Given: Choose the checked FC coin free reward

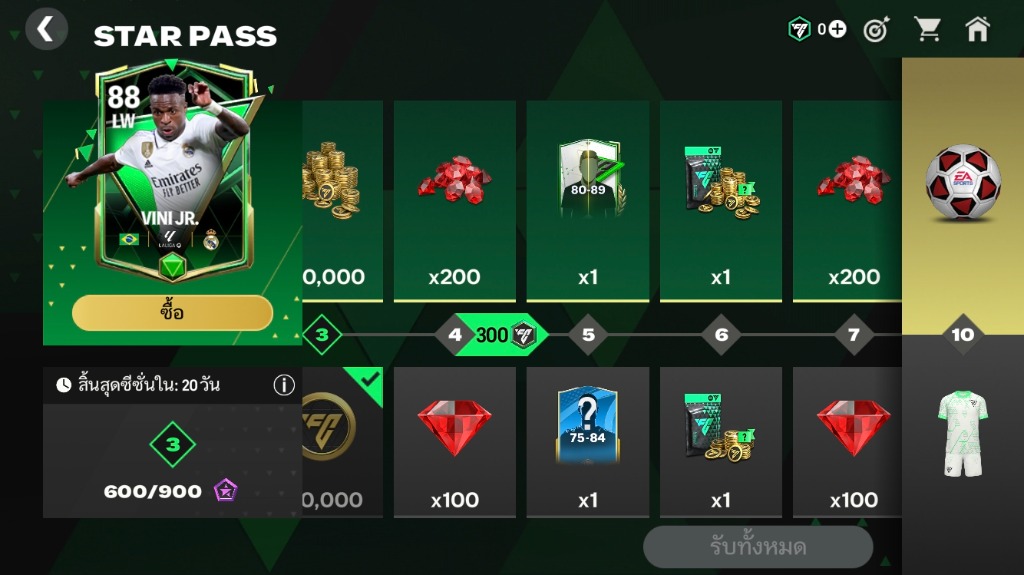Looking at the screenshot, I should 340,440.
